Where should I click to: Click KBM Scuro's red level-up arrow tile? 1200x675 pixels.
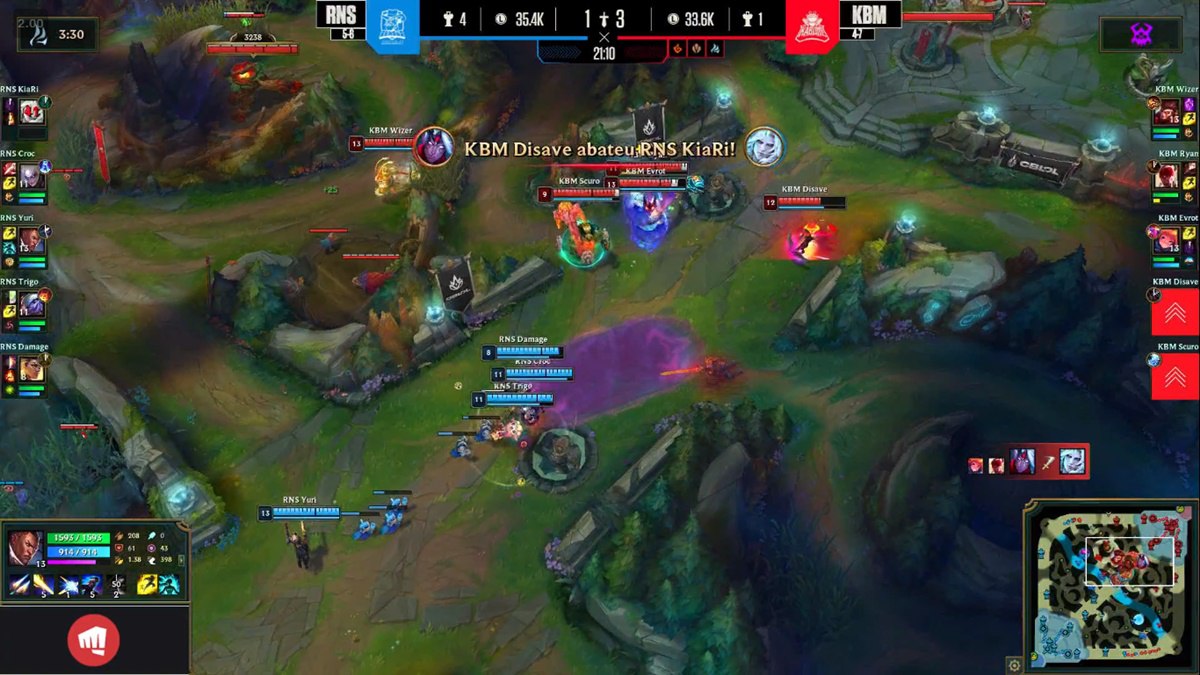(1175, 376)
